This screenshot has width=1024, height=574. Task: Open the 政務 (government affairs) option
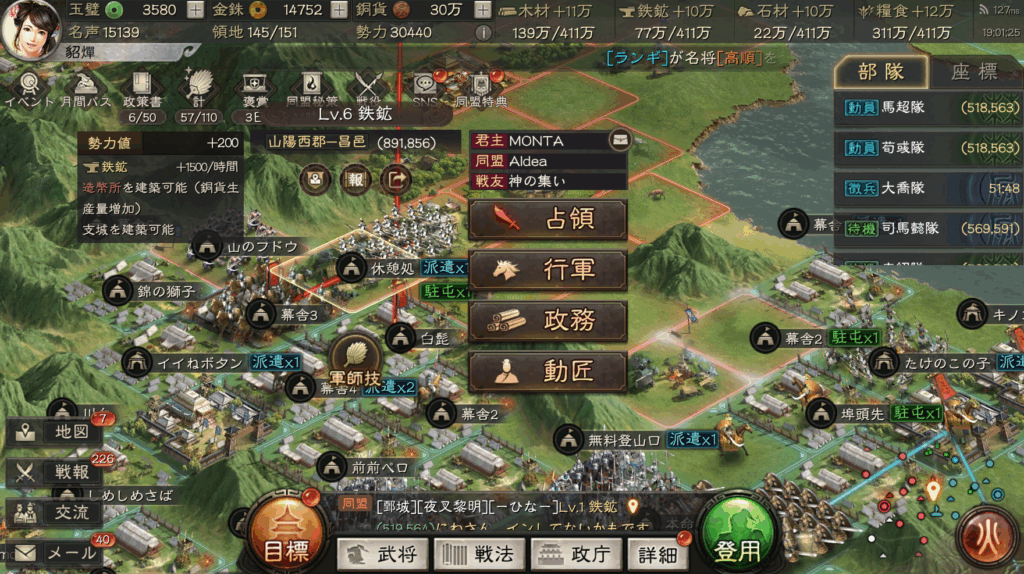click(x=547, y=321)
